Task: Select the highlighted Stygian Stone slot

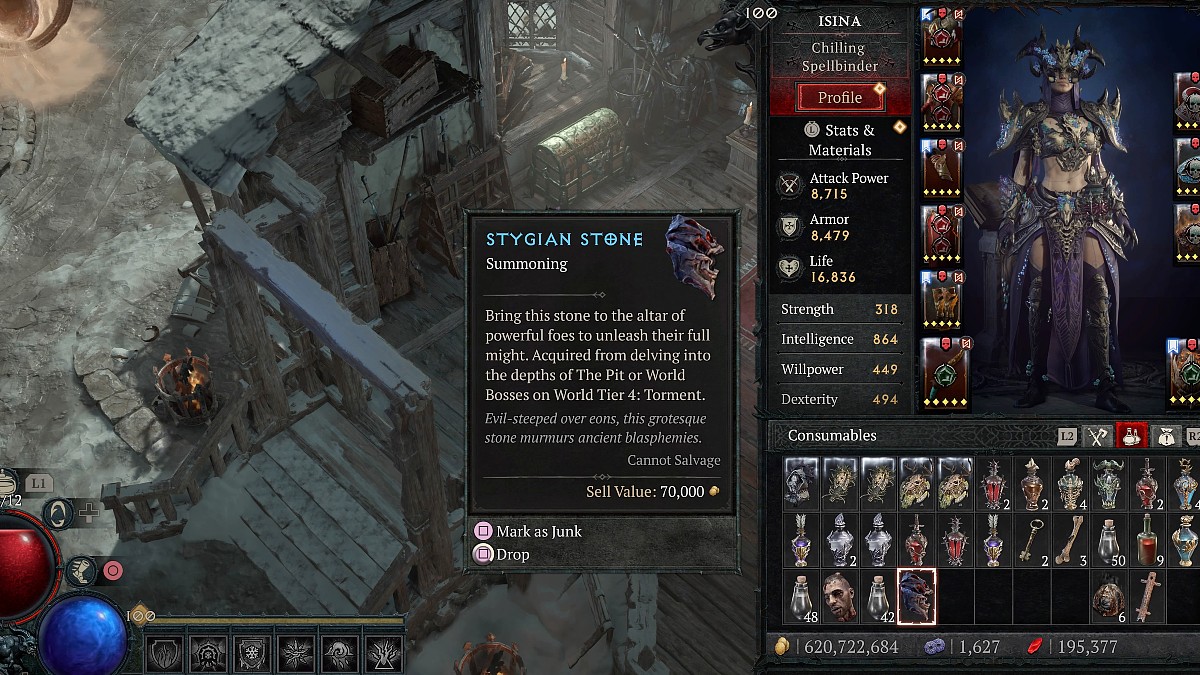Action: pyautogui.click(x=916, y=597)
